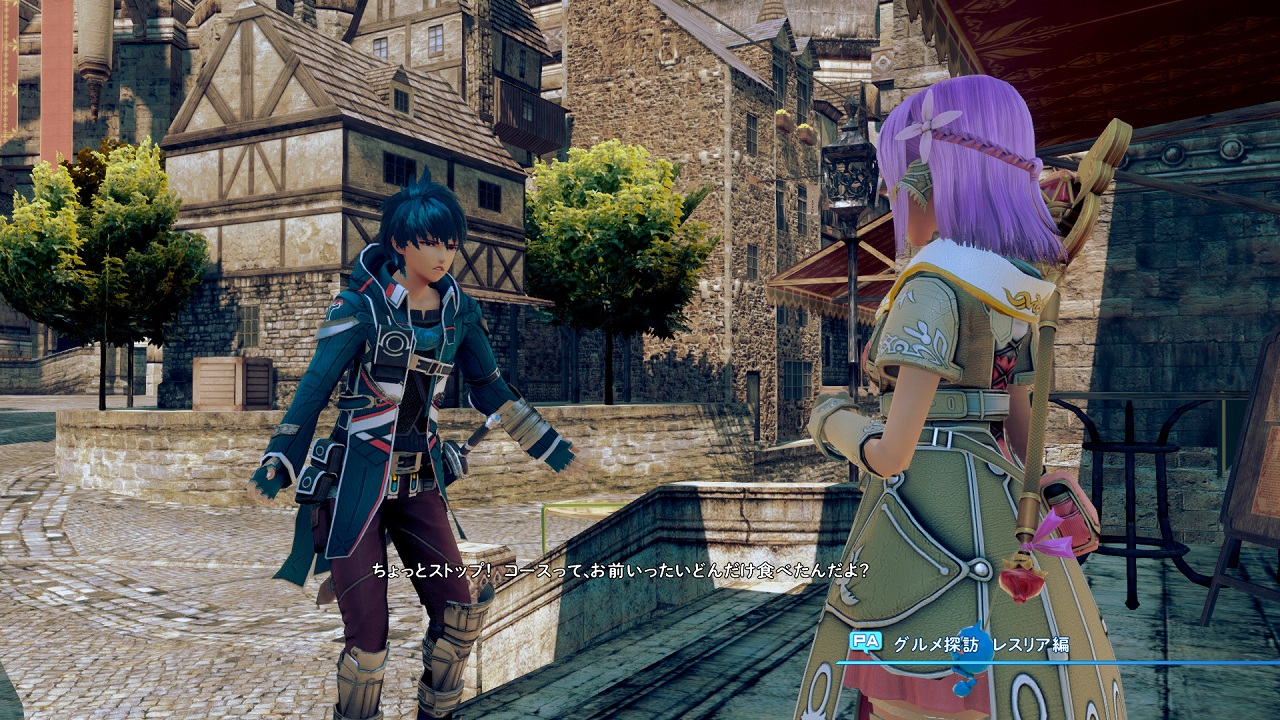The width and height of the screenshot is (1280, 720).
Task: Select the PA event banner グルメ探訪 レスリア編
Action: click(980, 645)
